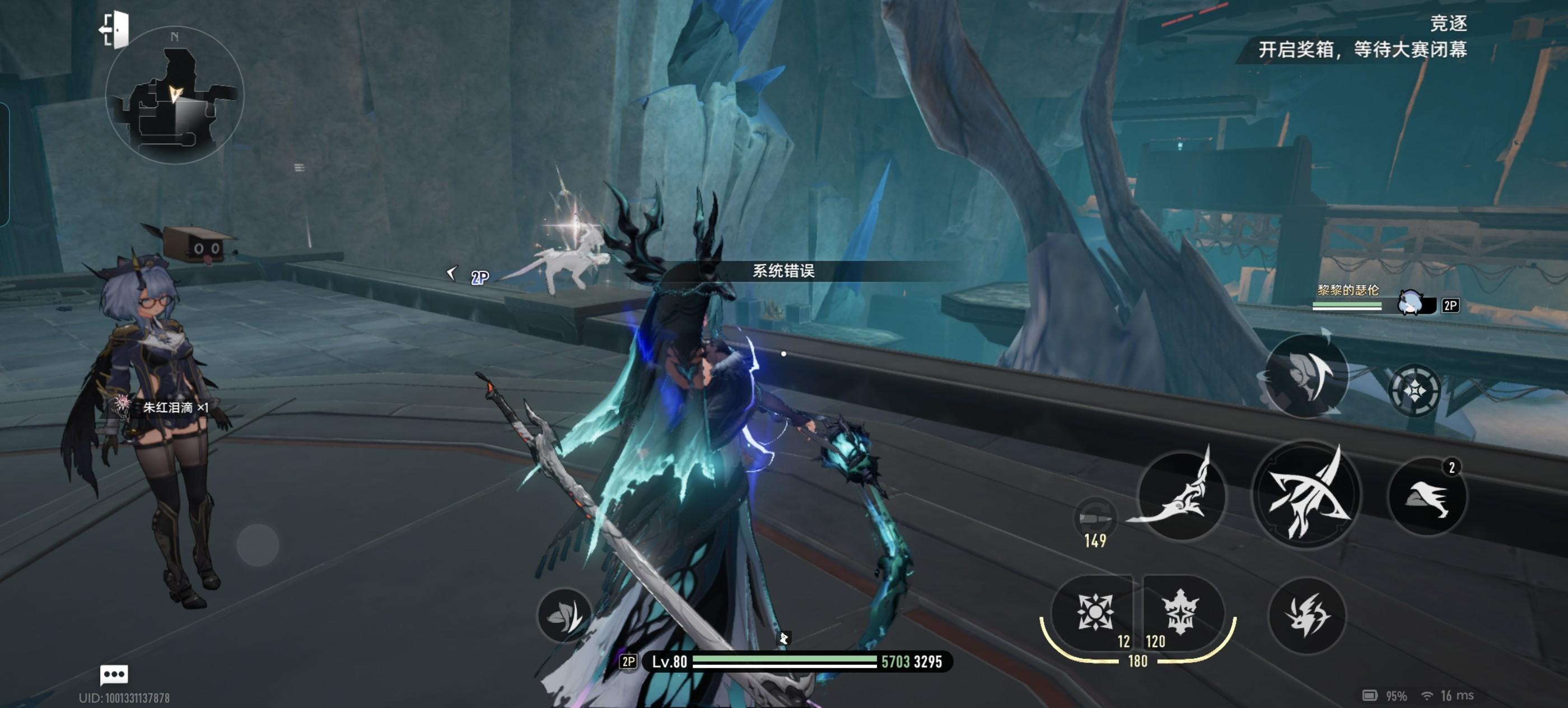
Task: Toggle the target lock-on crosshair button
Action: [1414, 390]
